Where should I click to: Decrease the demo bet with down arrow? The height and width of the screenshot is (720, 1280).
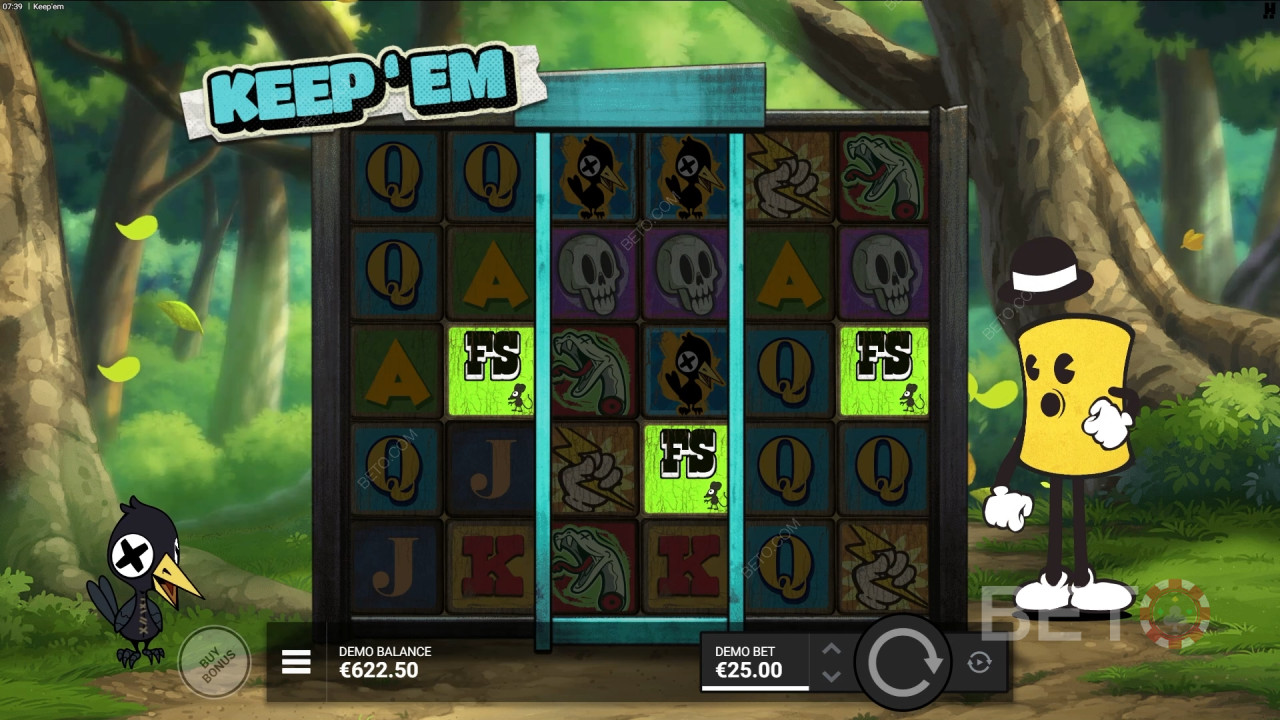click(x=831, y=676)
